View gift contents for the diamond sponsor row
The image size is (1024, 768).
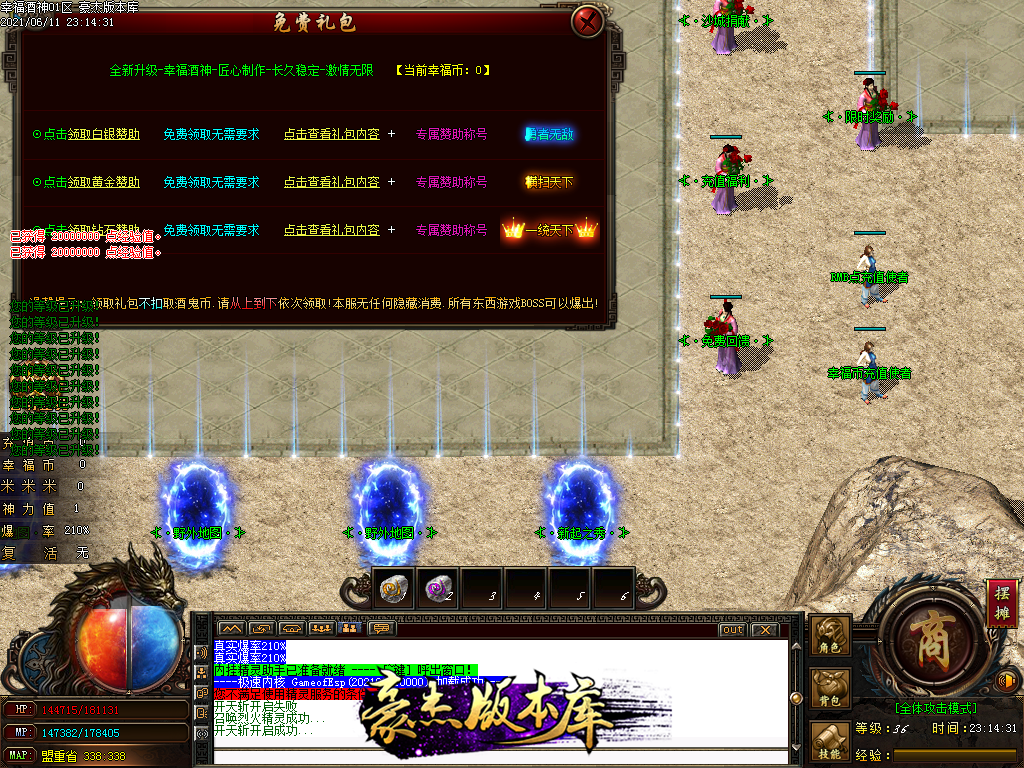(x=331, y=230)
